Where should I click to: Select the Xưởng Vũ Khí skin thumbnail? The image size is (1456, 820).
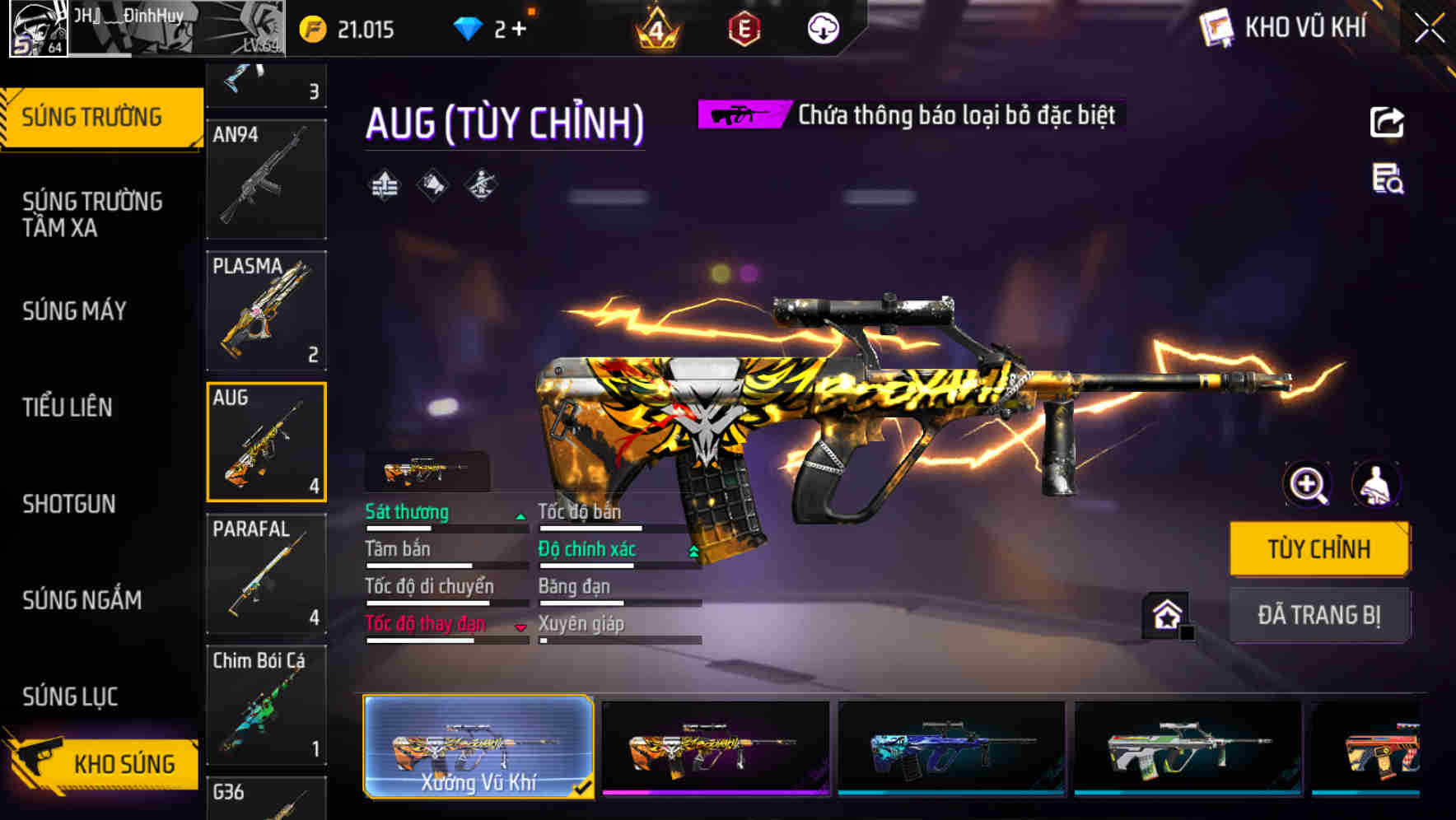coord(478,746)
